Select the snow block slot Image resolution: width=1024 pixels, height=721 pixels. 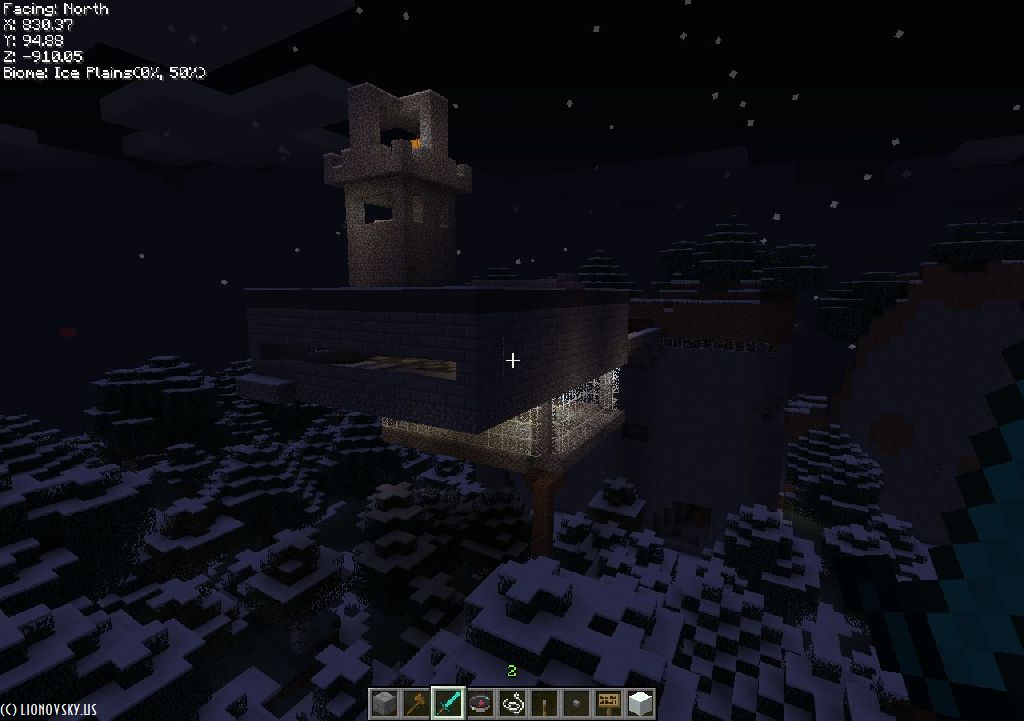(x=640, y=703)
